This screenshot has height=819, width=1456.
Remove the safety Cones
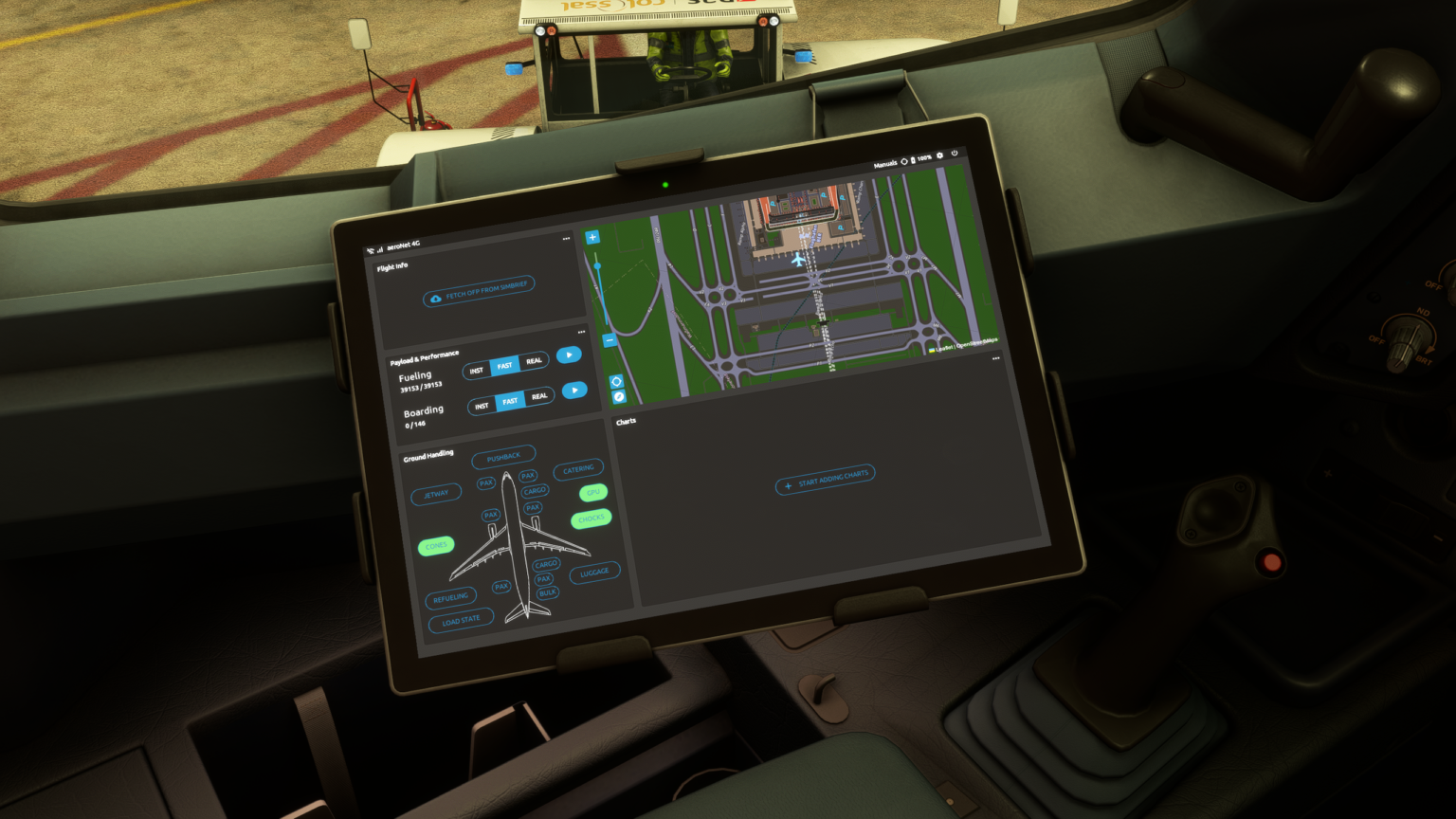click(436, 546)
